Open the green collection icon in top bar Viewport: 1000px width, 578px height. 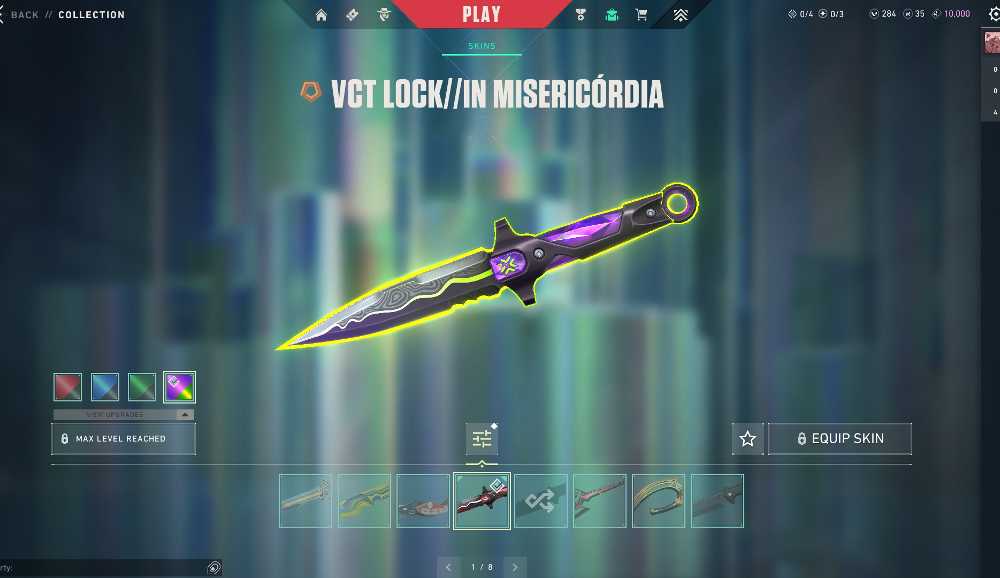click(611, 15)
